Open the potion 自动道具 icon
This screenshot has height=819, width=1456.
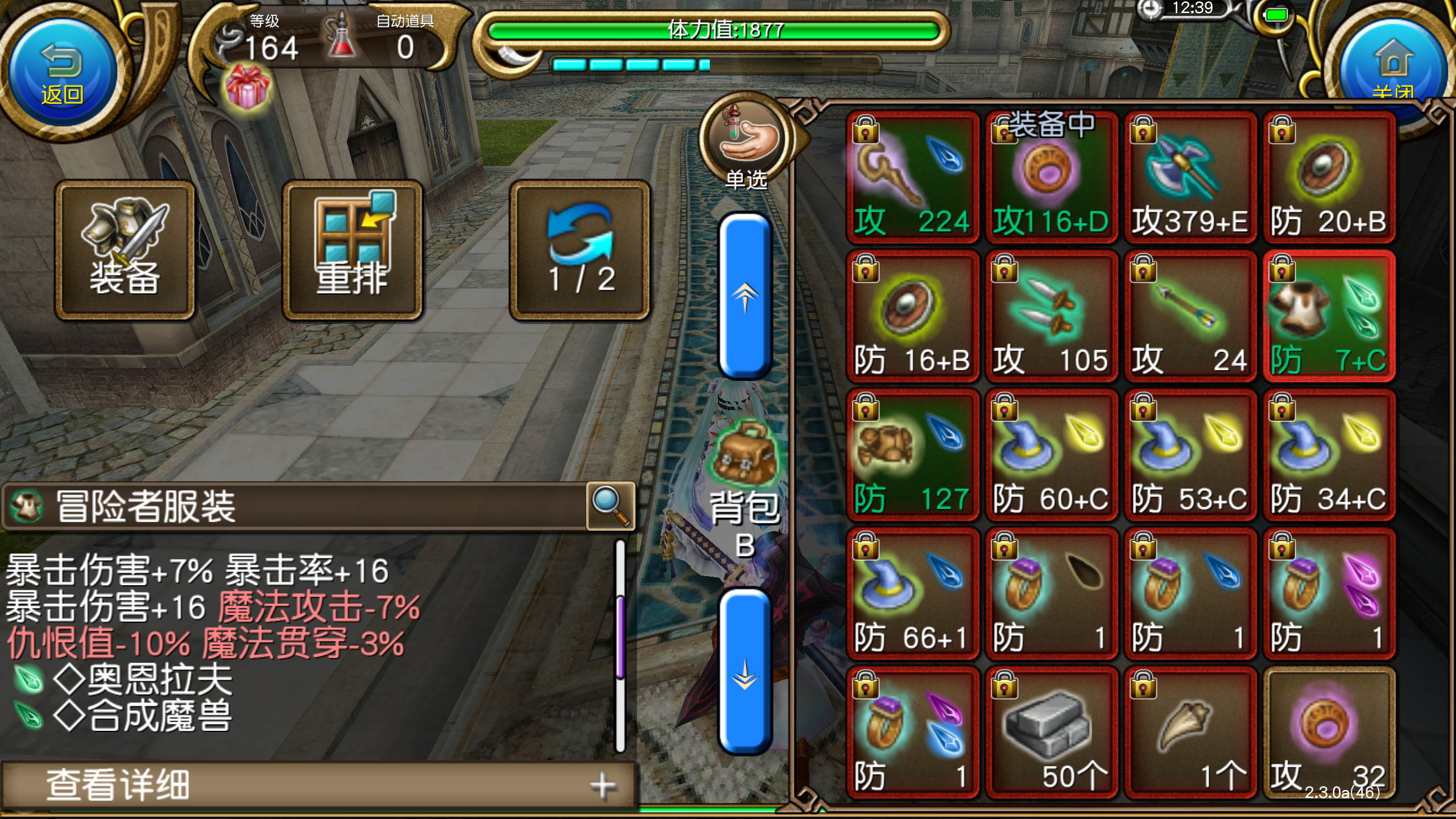point(338,34)
